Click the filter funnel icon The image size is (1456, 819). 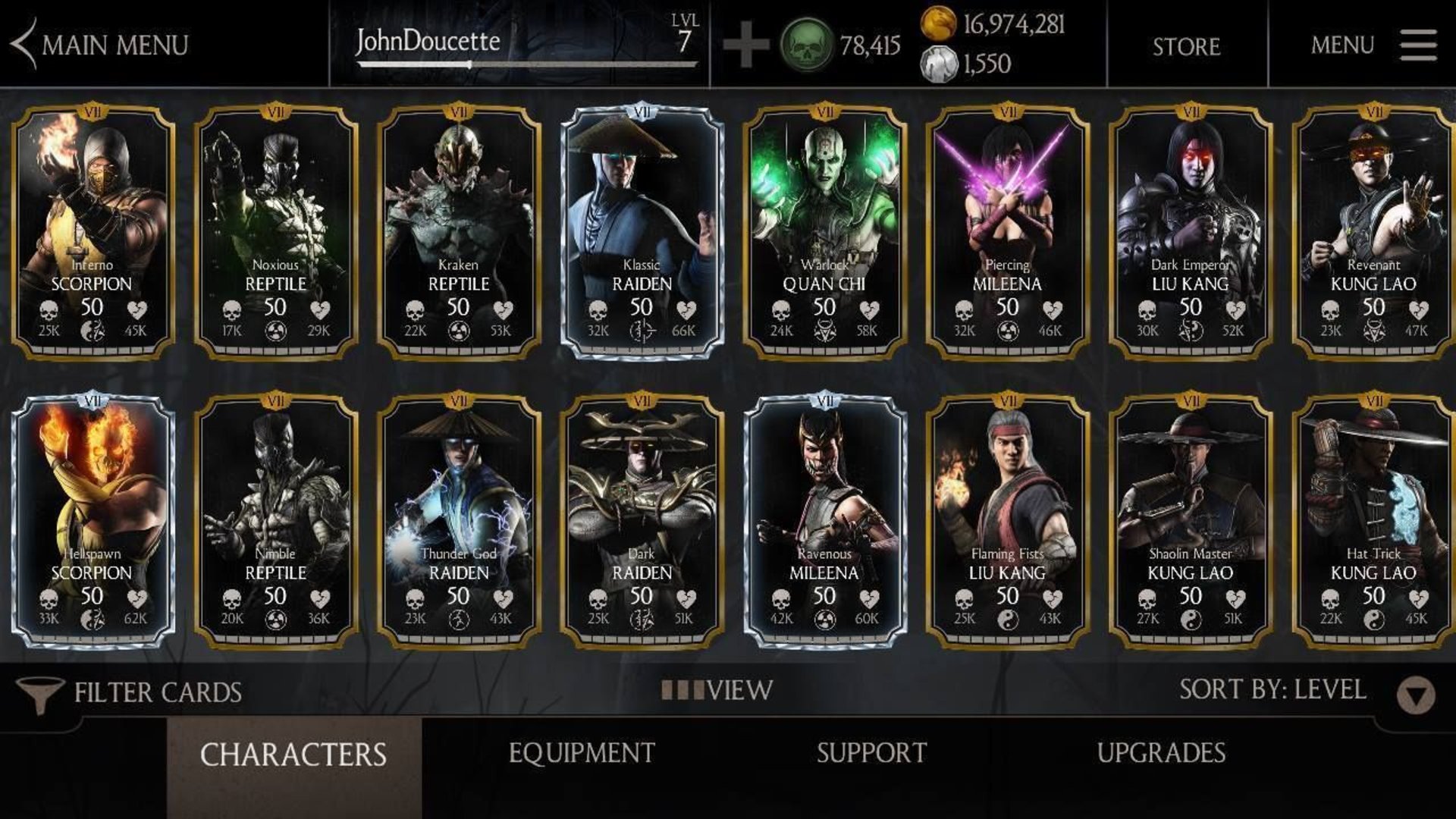click(x=41, y=691)
